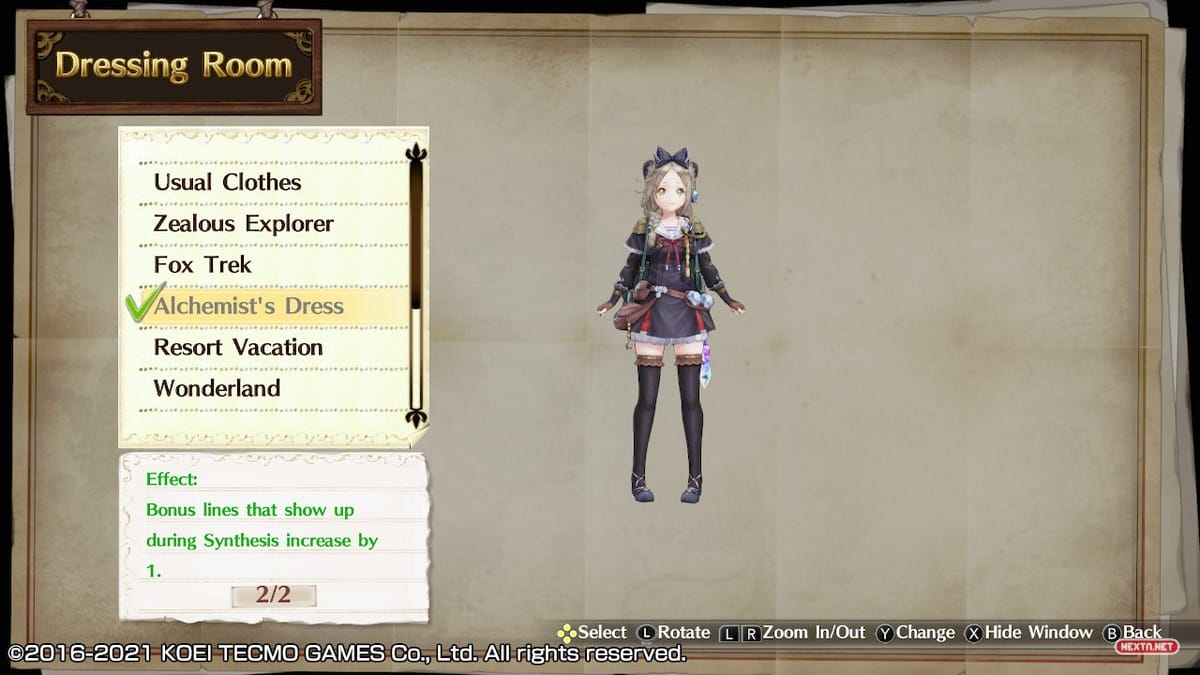Select the Usual Clothes outfit
The height and width of the screenshot is (675, 1200).
point(227,182)
